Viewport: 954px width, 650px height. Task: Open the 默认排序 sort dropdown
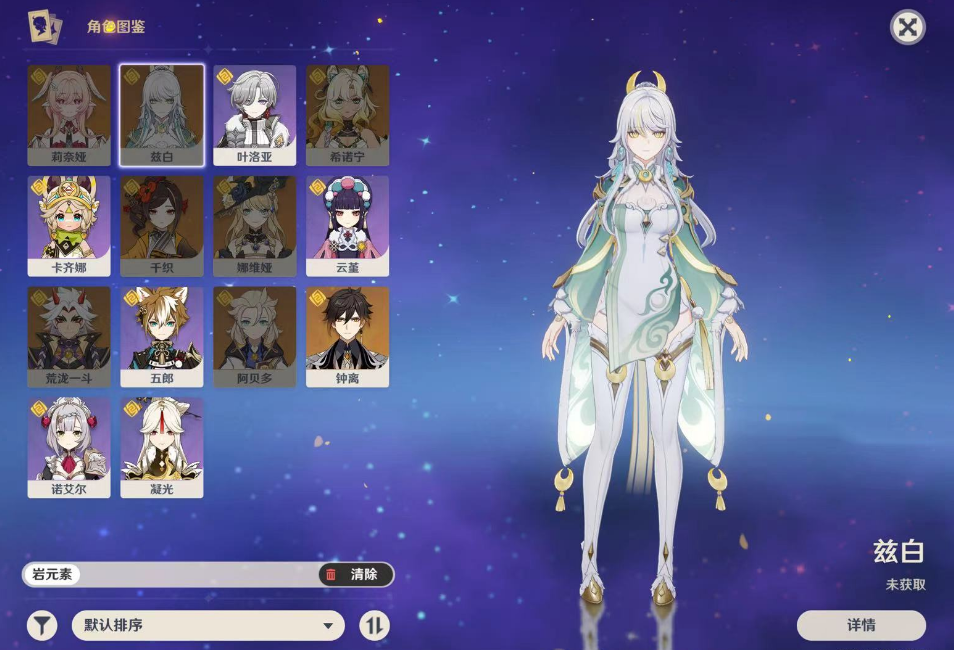208,626
